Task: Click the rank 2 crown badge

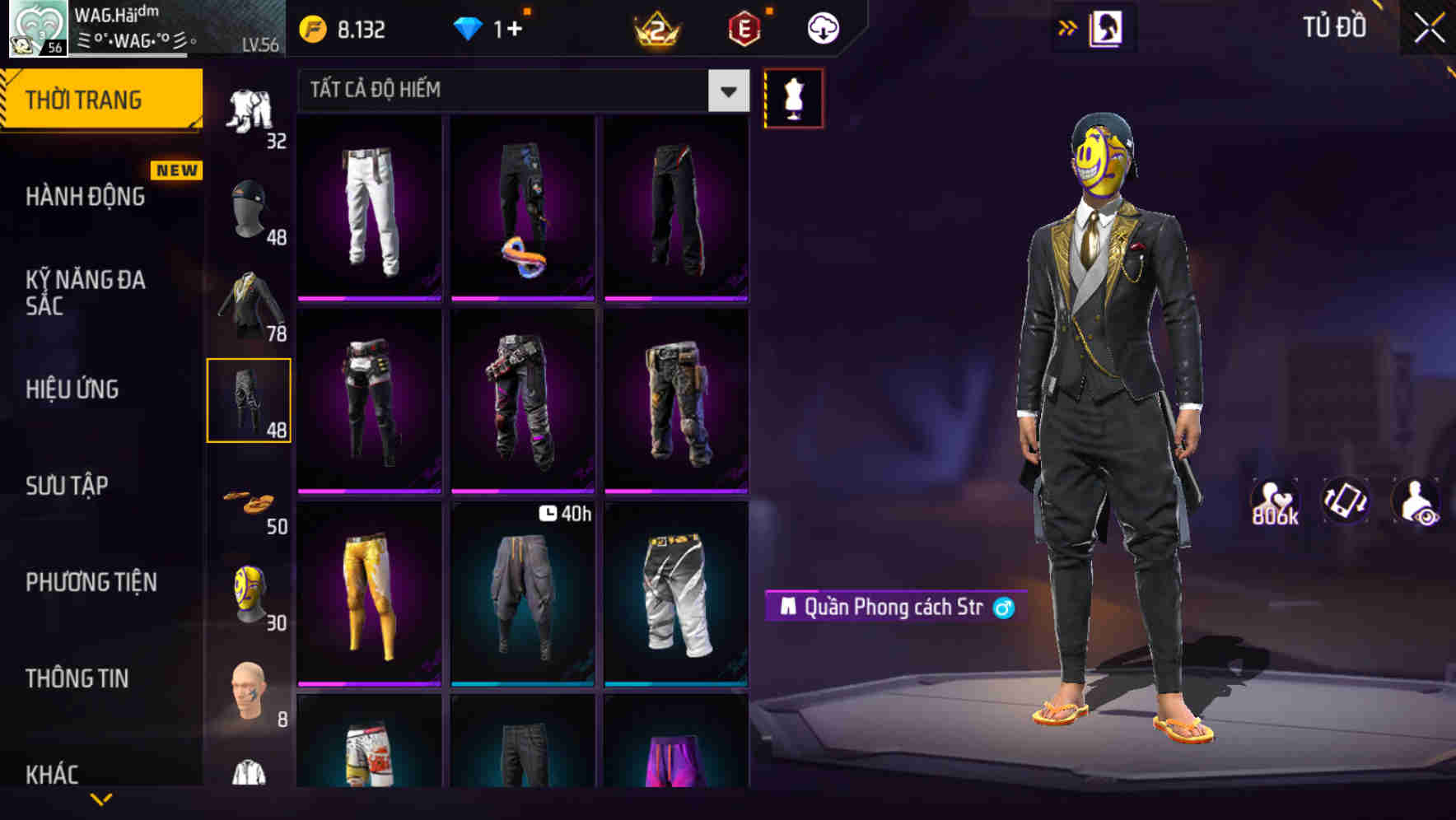Action: click(x=655, y=29)
